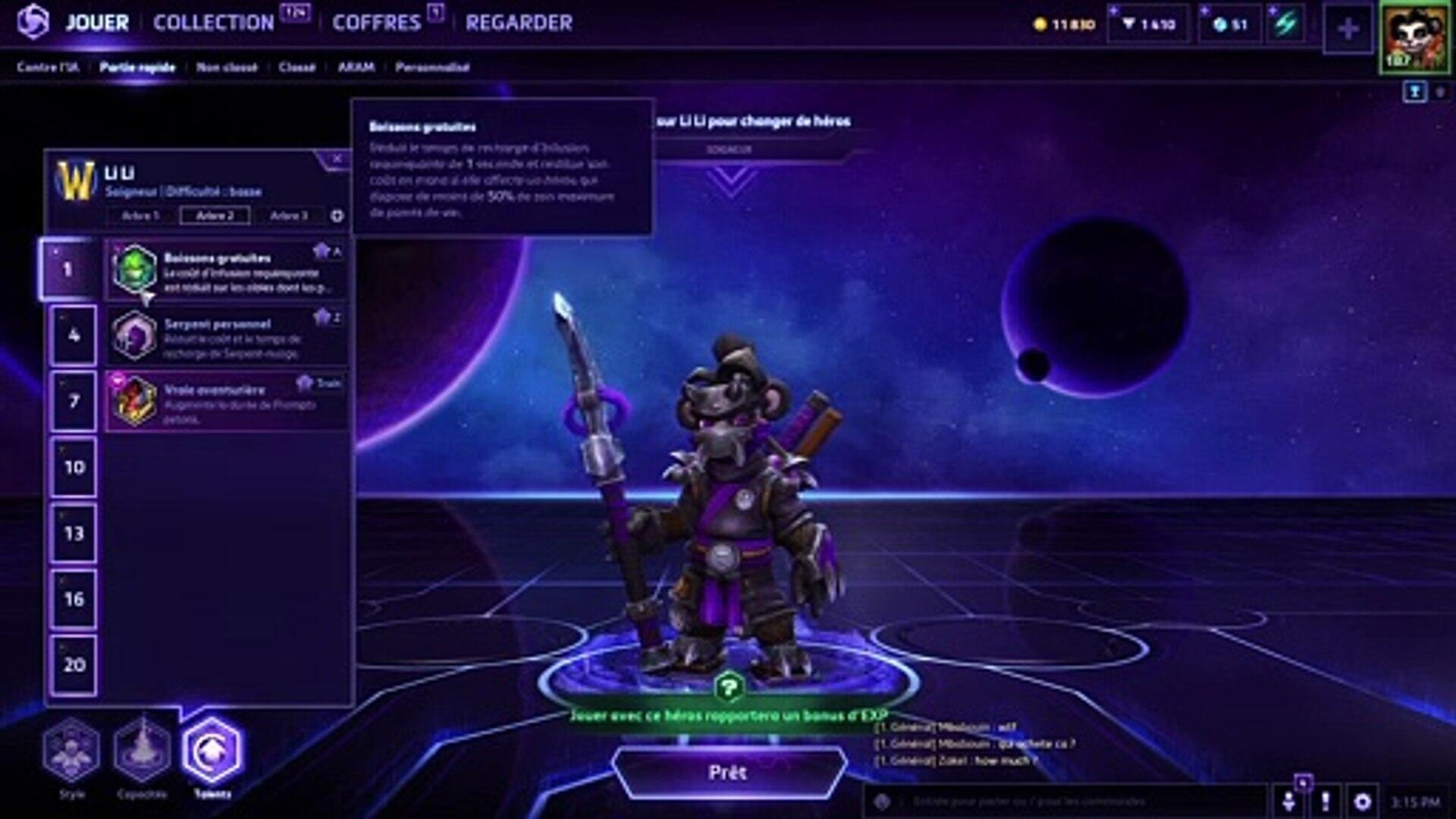Open the player profile portrait
The image size is (1456, 819).
tap(1414, 36)
